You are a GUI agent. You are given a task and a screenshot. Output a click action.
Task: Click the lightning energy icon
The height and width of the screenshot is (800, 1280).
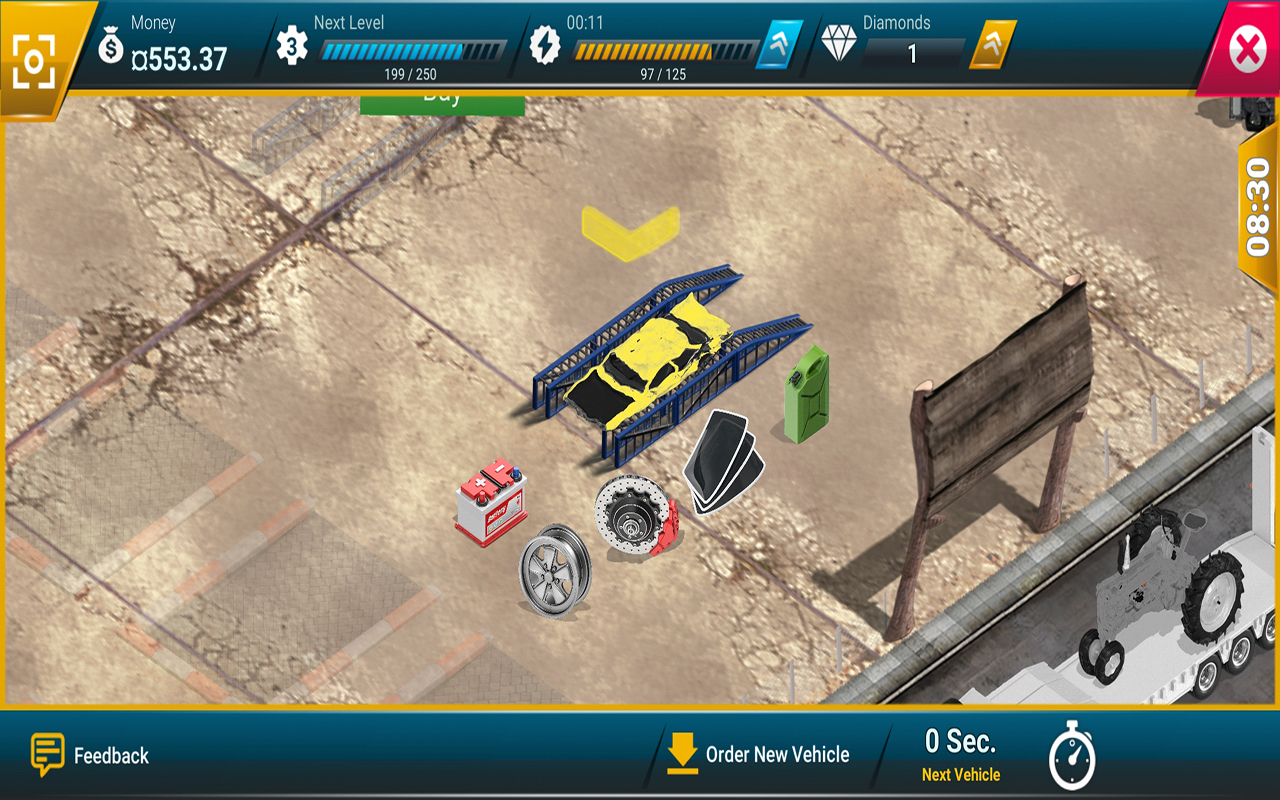tap(546, 44)
